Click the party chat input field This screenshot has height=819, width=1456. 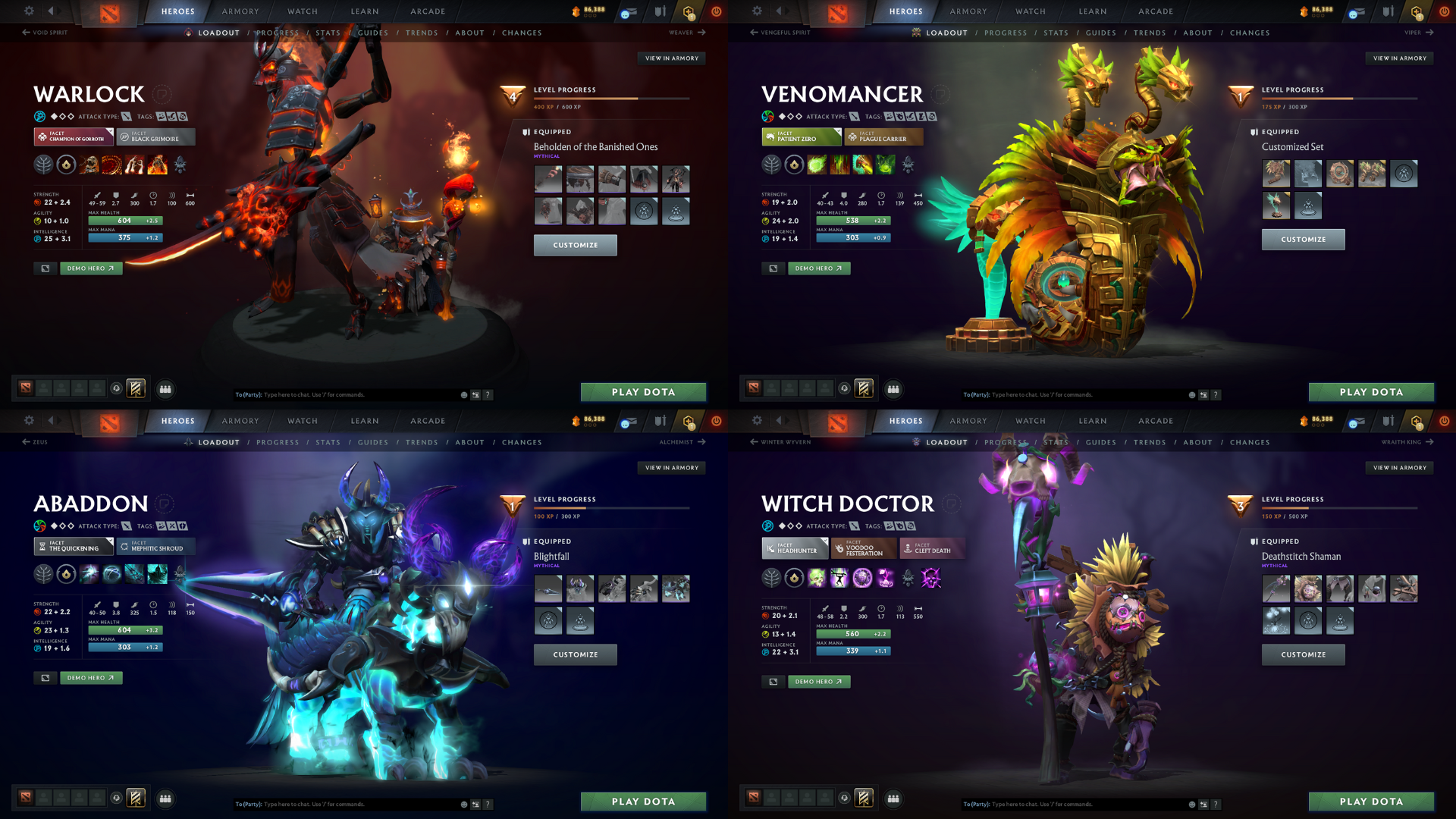341,394
